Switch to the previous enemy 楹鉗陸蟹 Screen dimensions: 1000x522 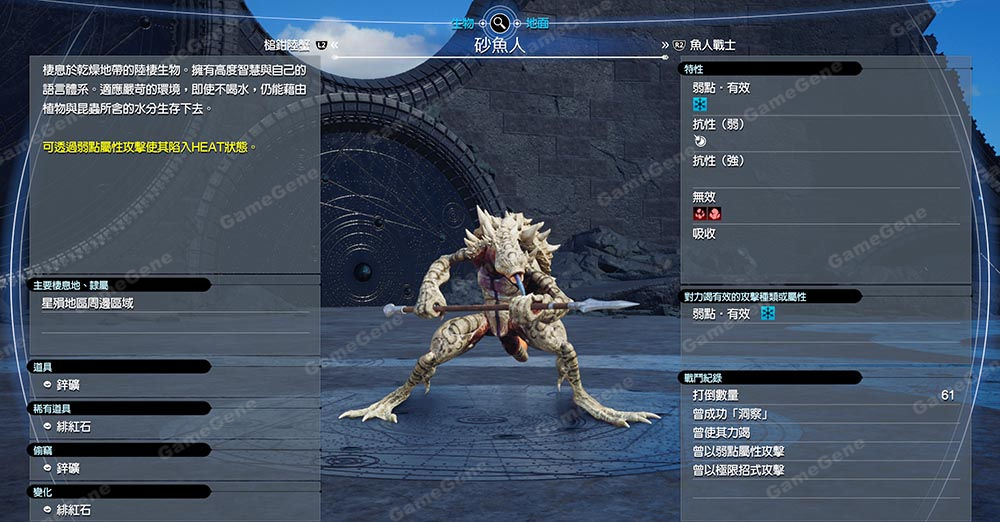tap(285, 45)
